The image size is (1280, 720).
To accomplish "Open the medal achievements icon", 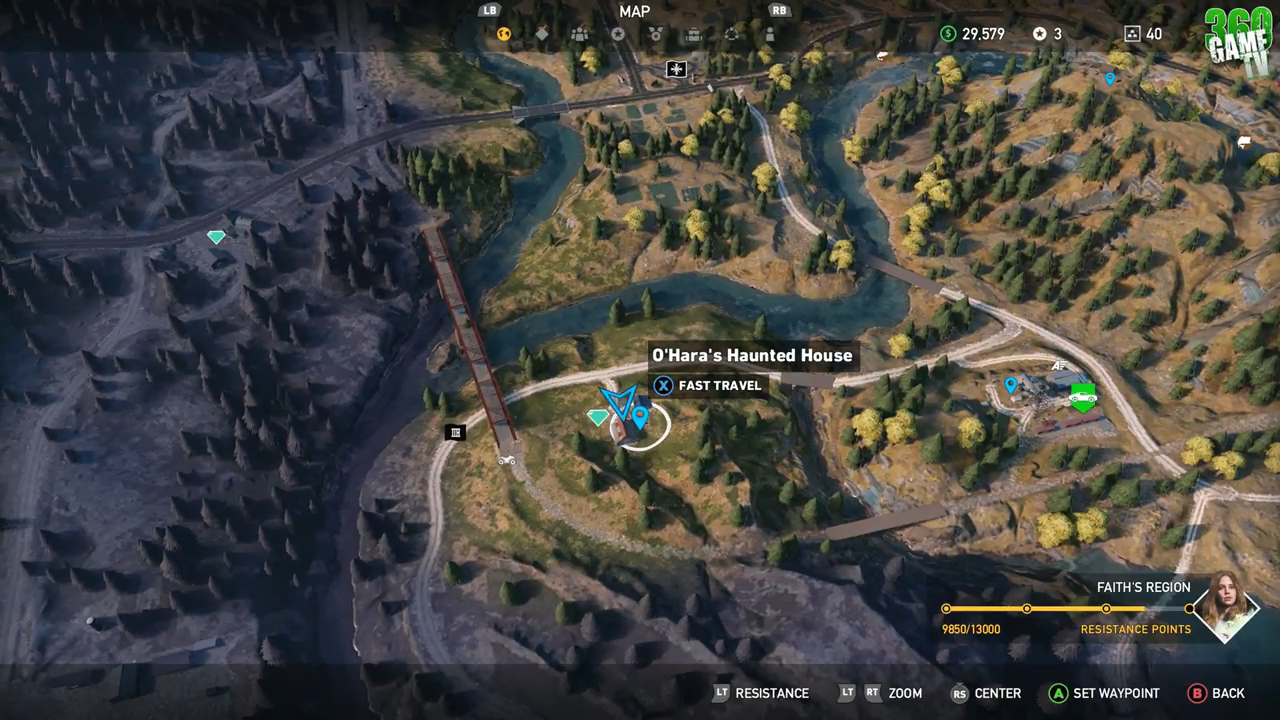I will [655, 34].
